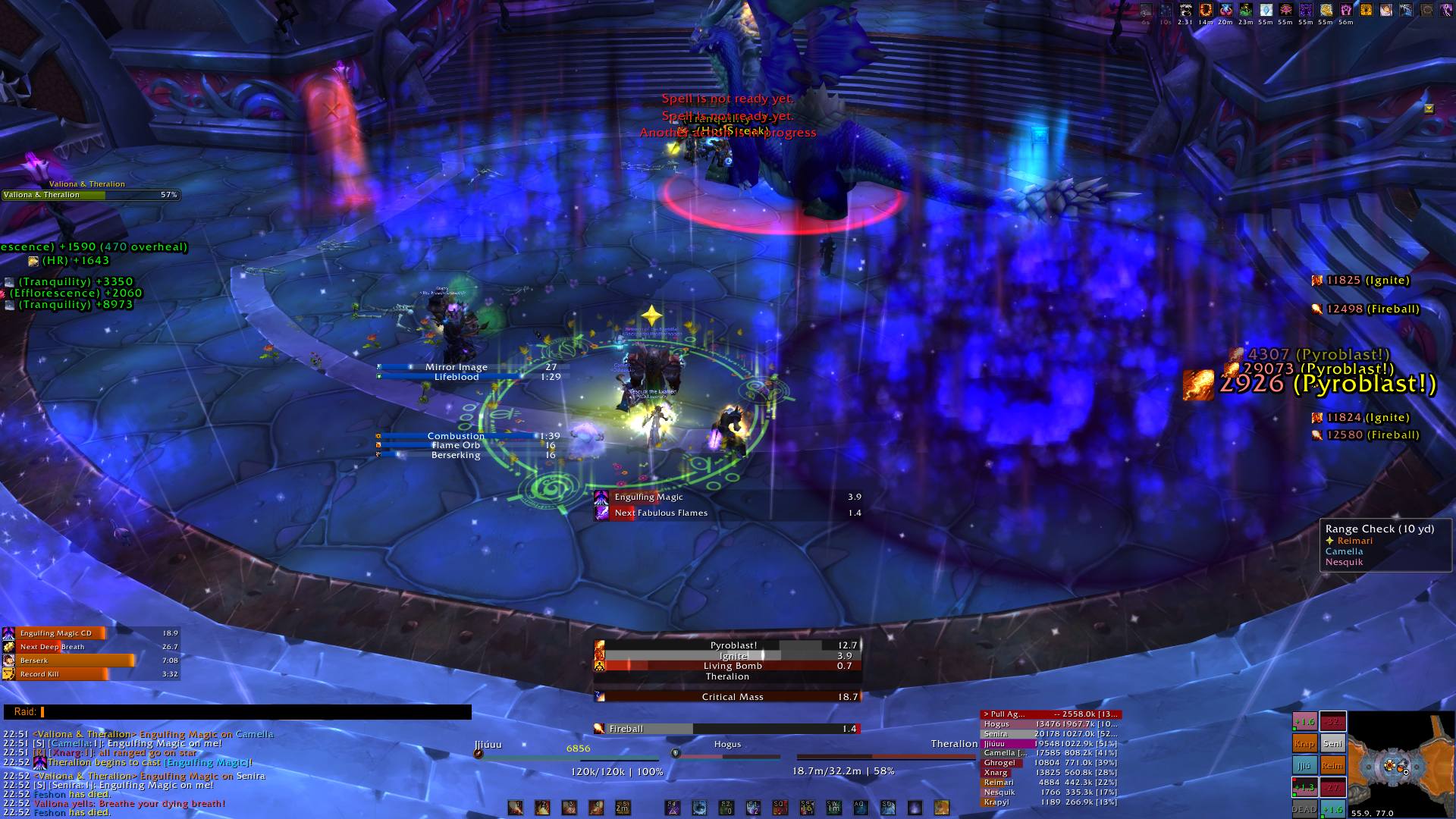Screen dimensions: 1456x819
Task: Target the Seni raid frame
Action: tap(1333, 744)
